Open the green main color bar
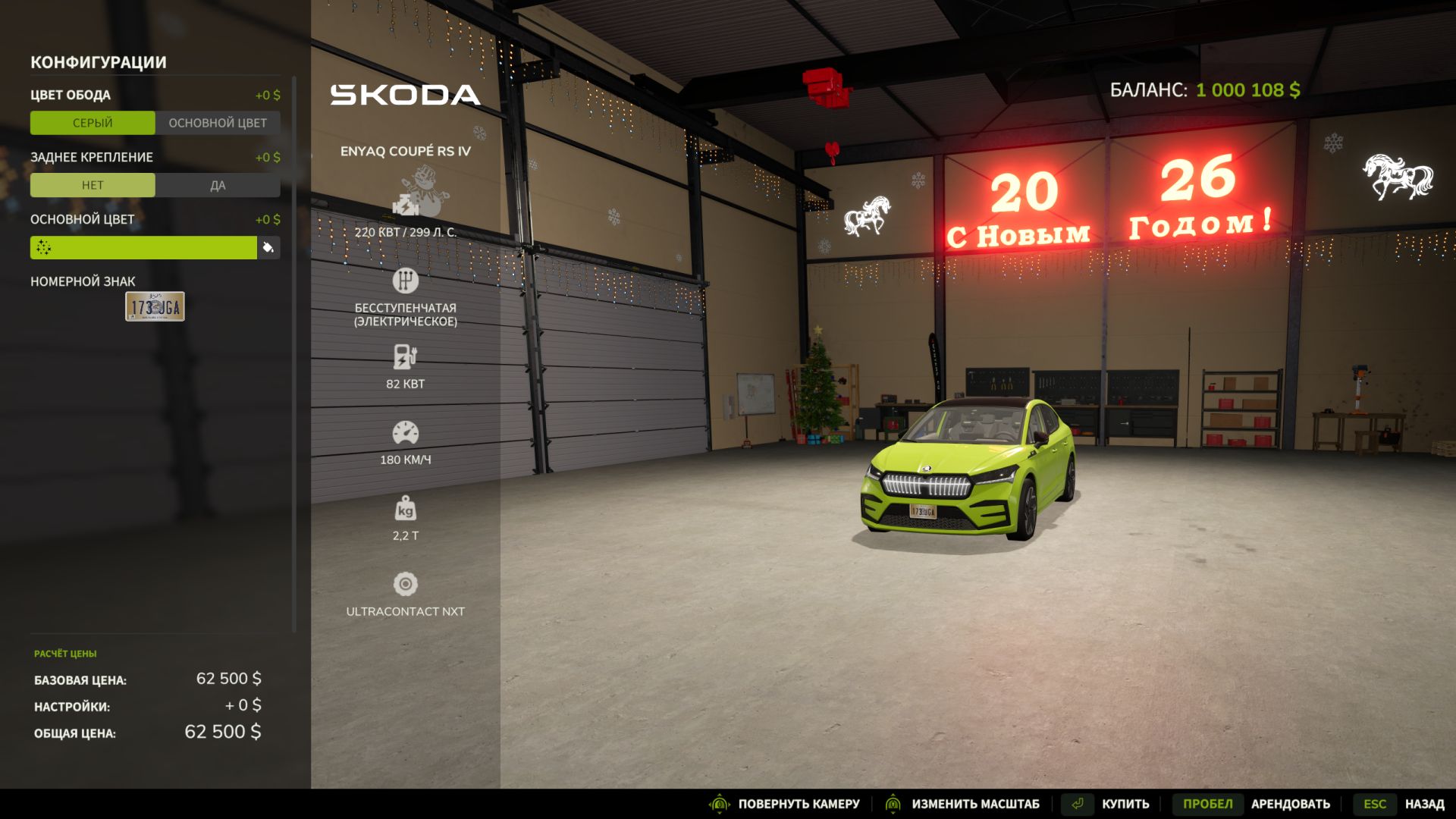 click(143, 247)
